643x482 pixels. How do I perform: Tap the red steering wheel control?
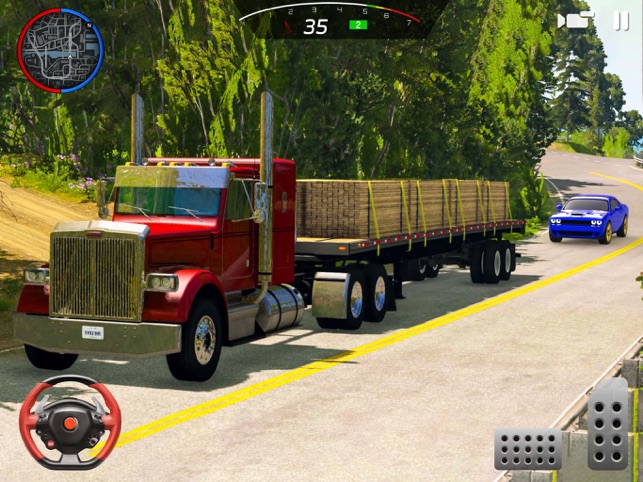70,422
